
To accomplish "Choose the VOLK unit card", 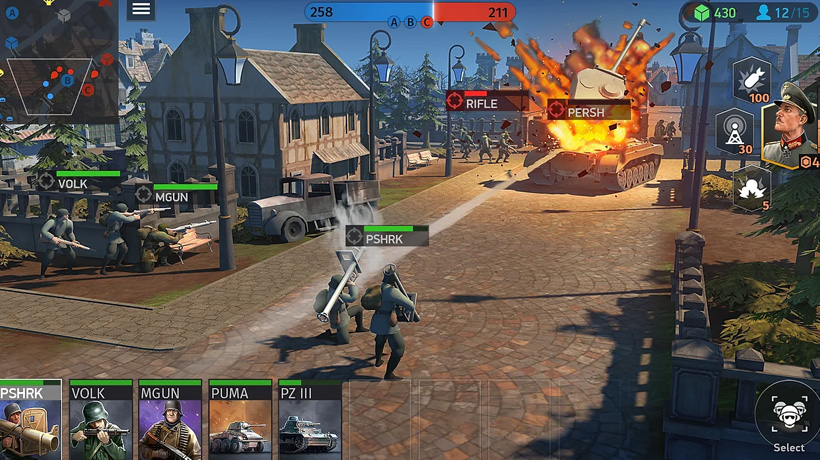I will 100,420.
